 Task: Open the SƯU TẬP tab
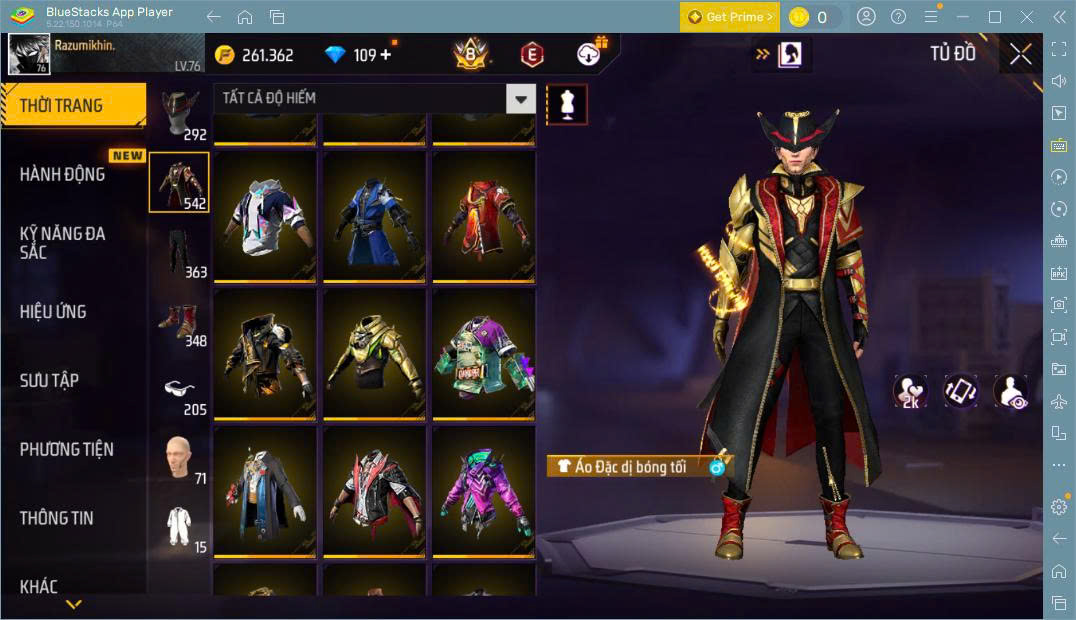[49, 380]
